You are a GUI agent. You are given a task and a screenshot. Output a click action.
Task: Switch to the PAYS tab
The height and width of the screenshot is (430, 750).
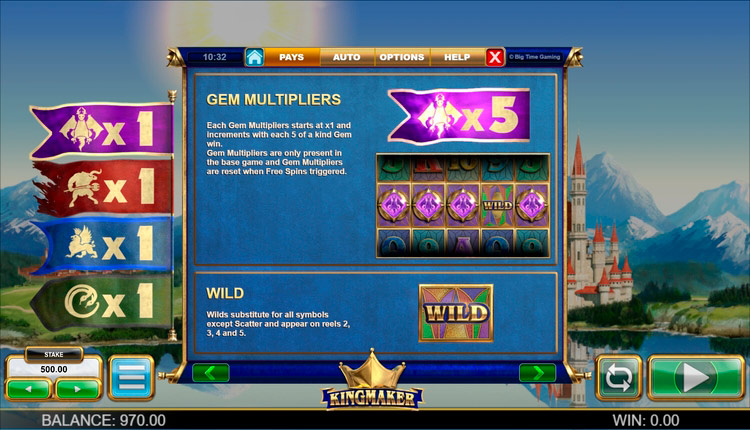(291, 57)
